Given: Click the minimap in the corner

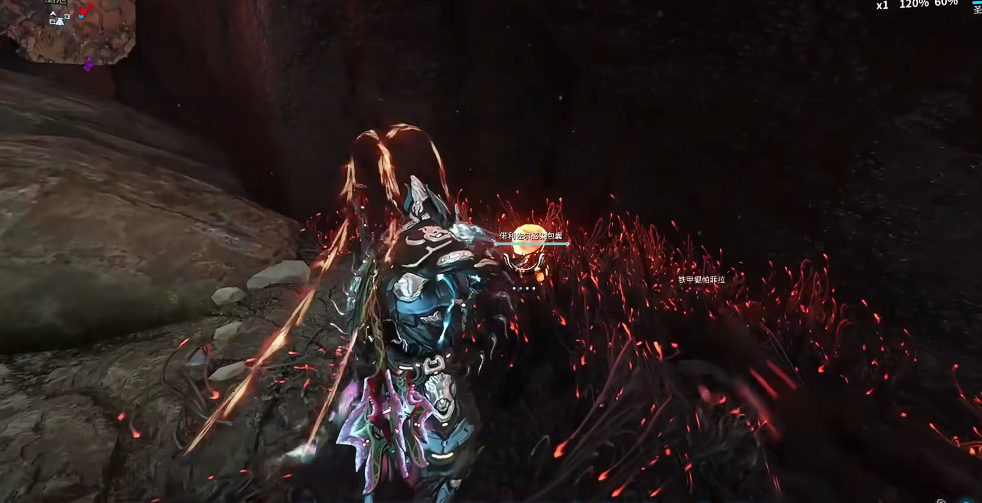Looking at the screenshot, I should [70, 32].
